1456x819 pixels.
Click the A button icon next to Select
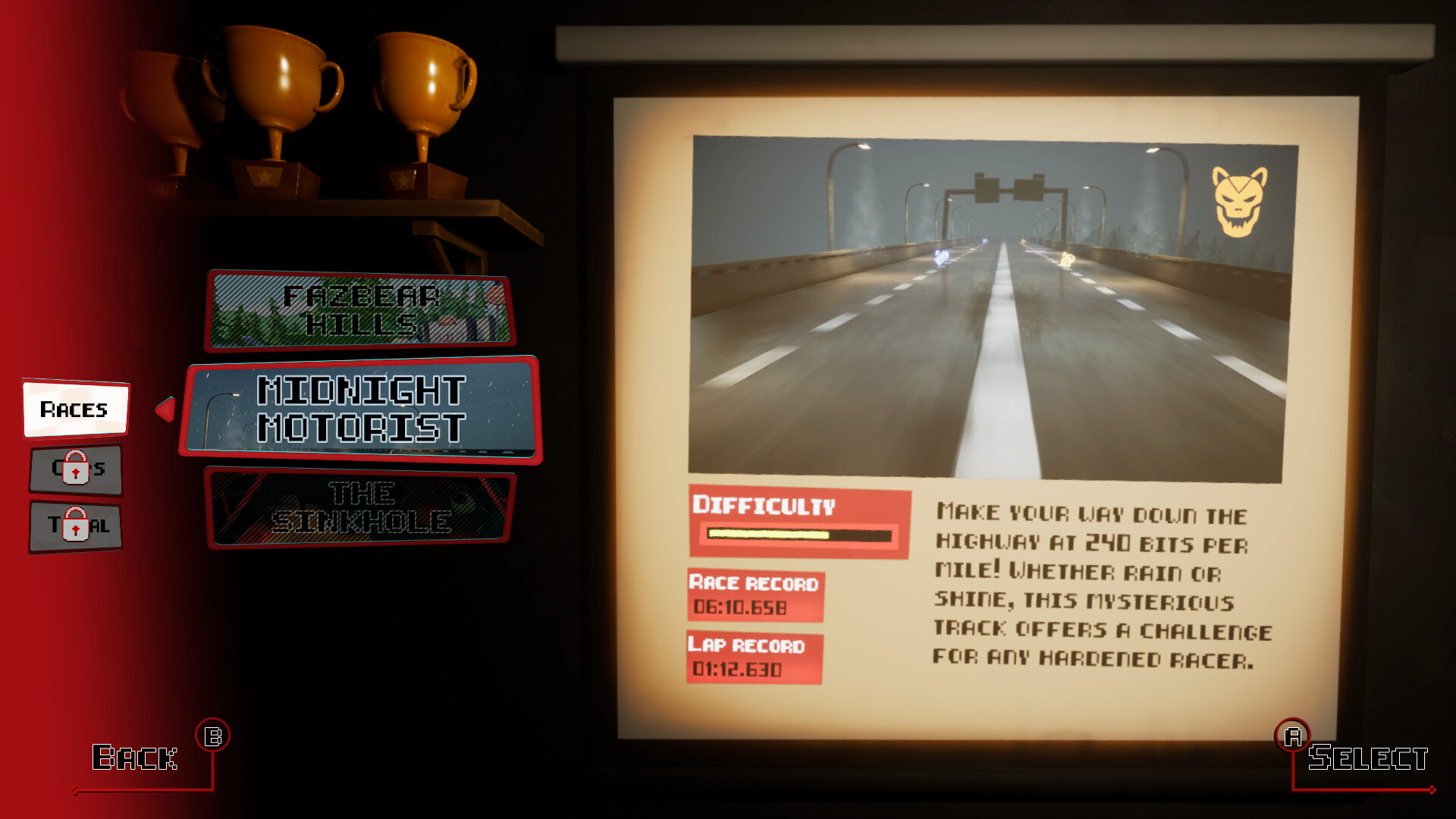[1293, 734]
